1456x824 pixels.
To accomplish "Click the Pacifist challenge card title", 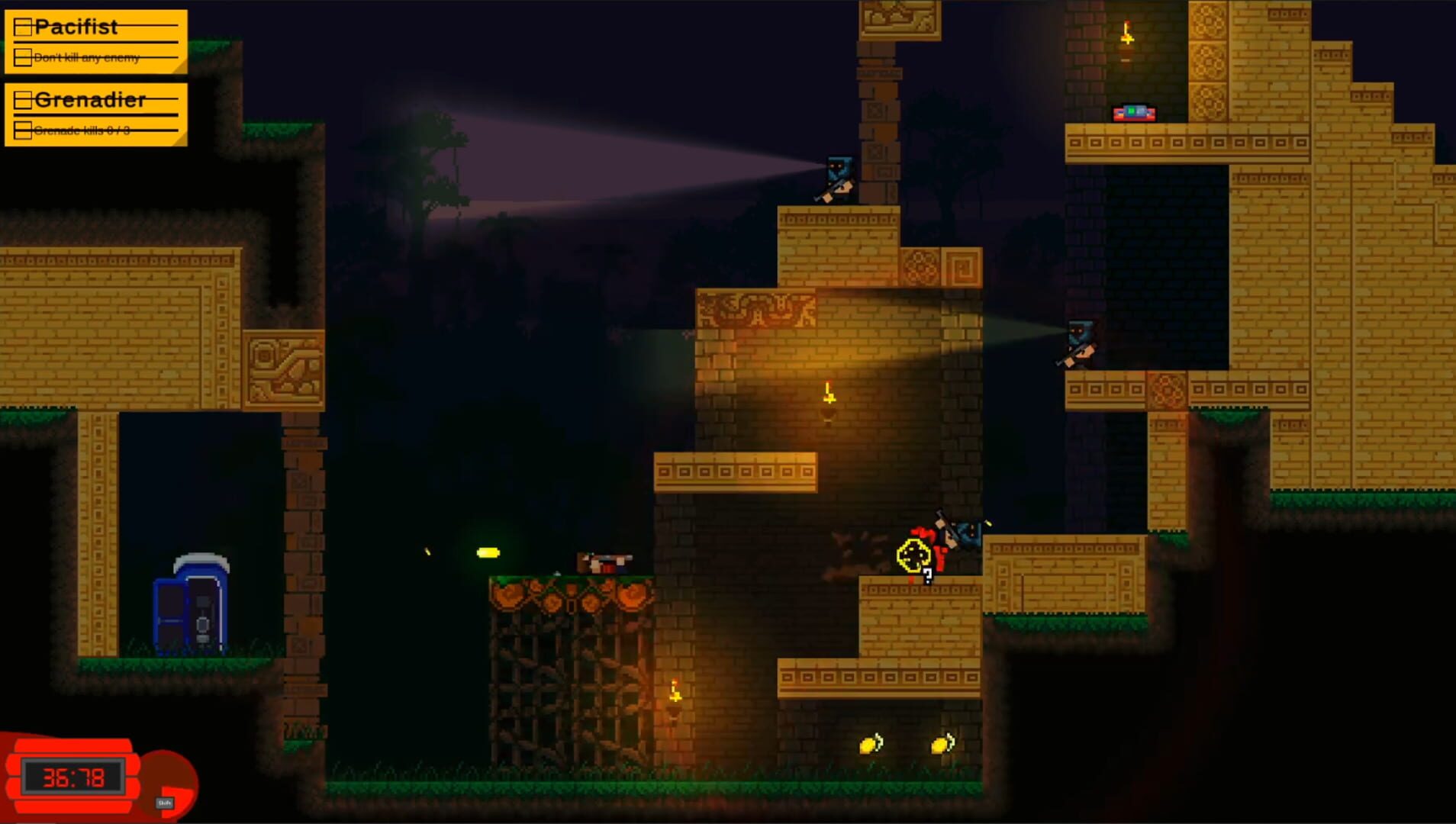I will click(x=76, y=27).
